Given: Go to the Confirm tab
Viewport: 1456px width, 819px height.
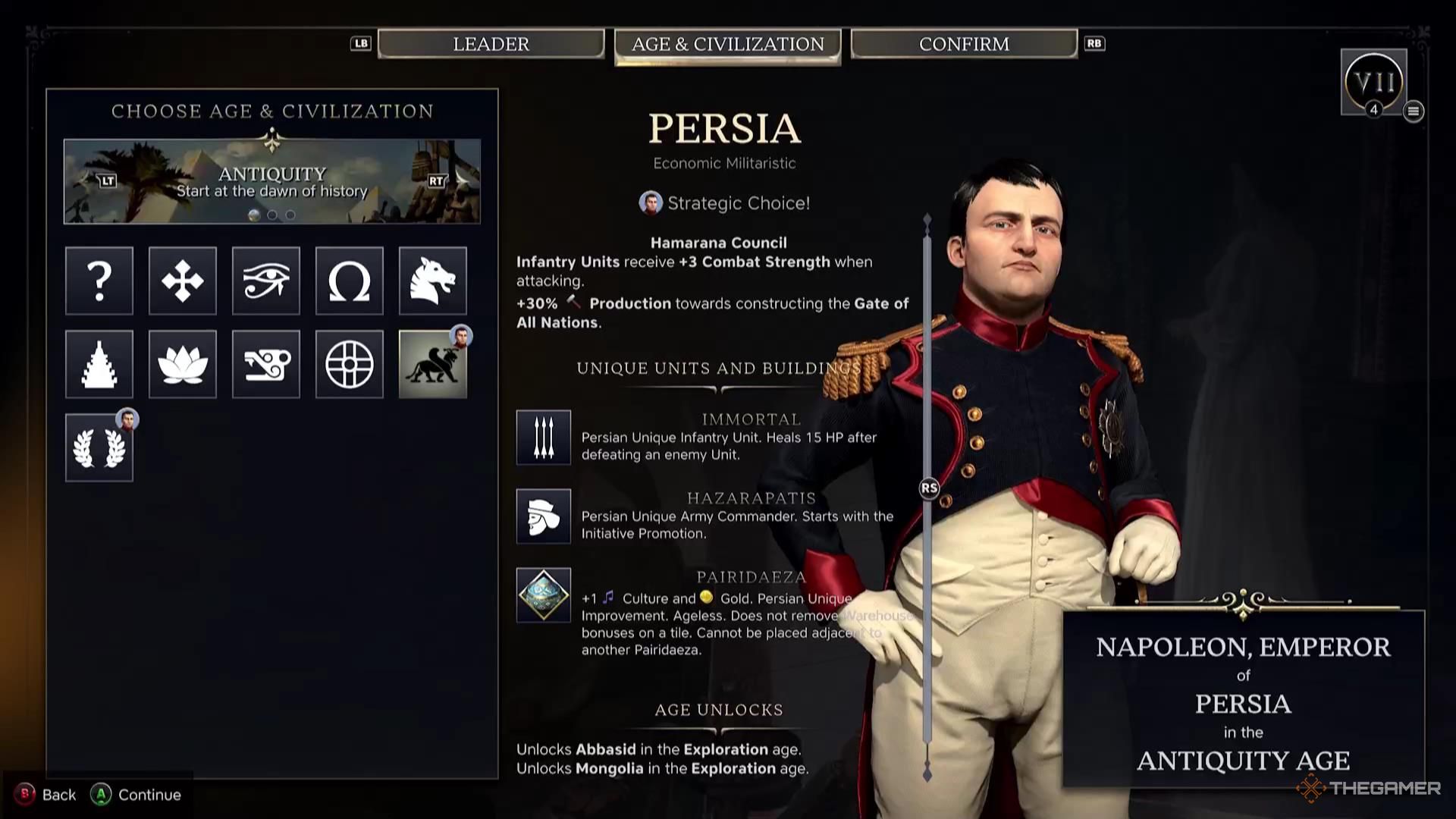Looking at the screenshot, I should click(x=964, y=44).
